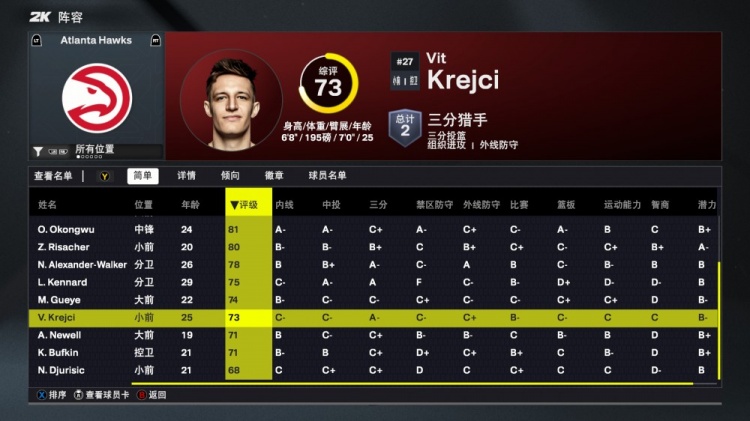Pick the A. Newell player row
This screenshot has height=421, width=750.
59,335
